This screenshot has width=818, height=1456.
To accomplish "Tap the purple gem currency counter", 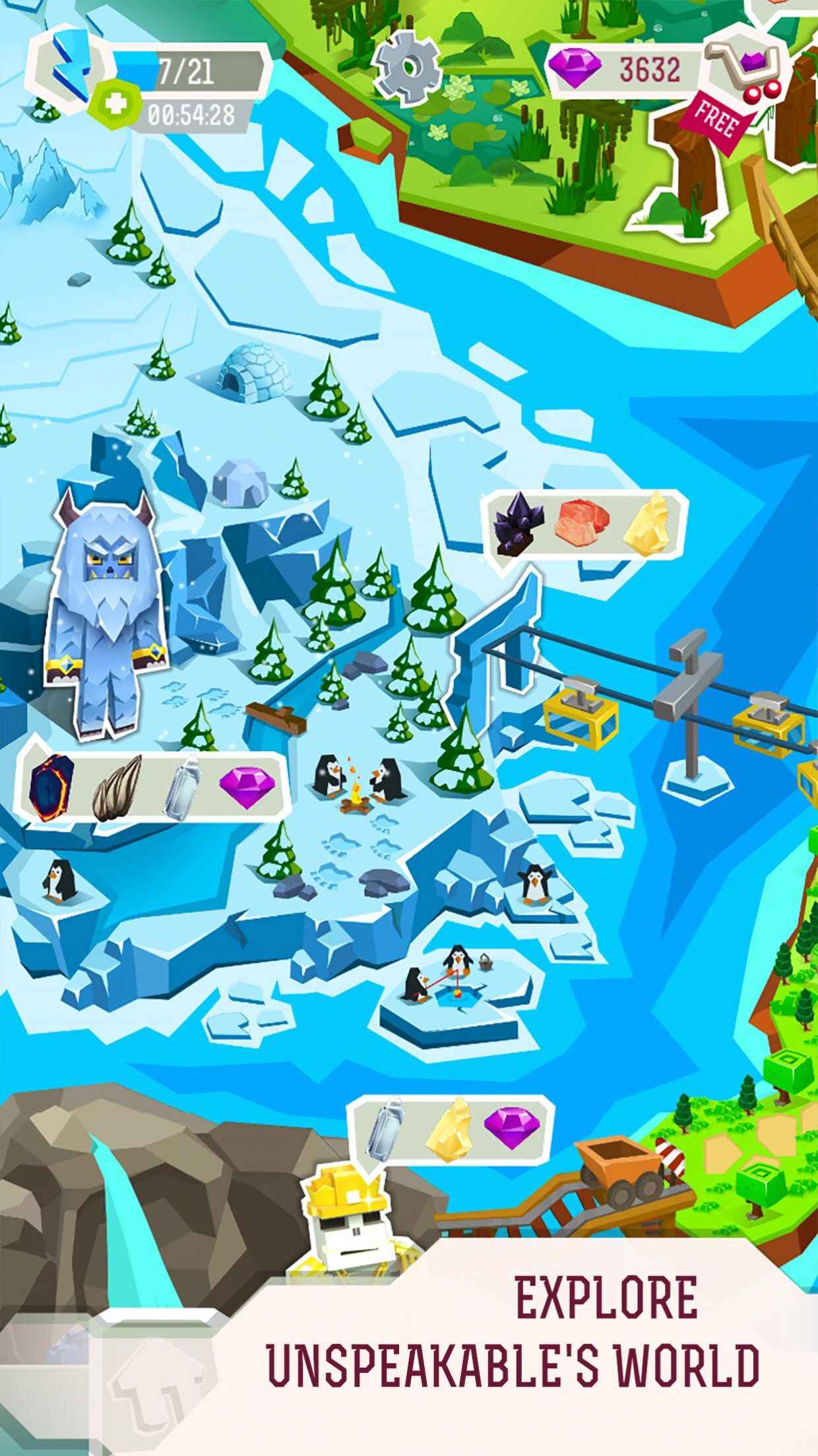I will tap(623, 69).
